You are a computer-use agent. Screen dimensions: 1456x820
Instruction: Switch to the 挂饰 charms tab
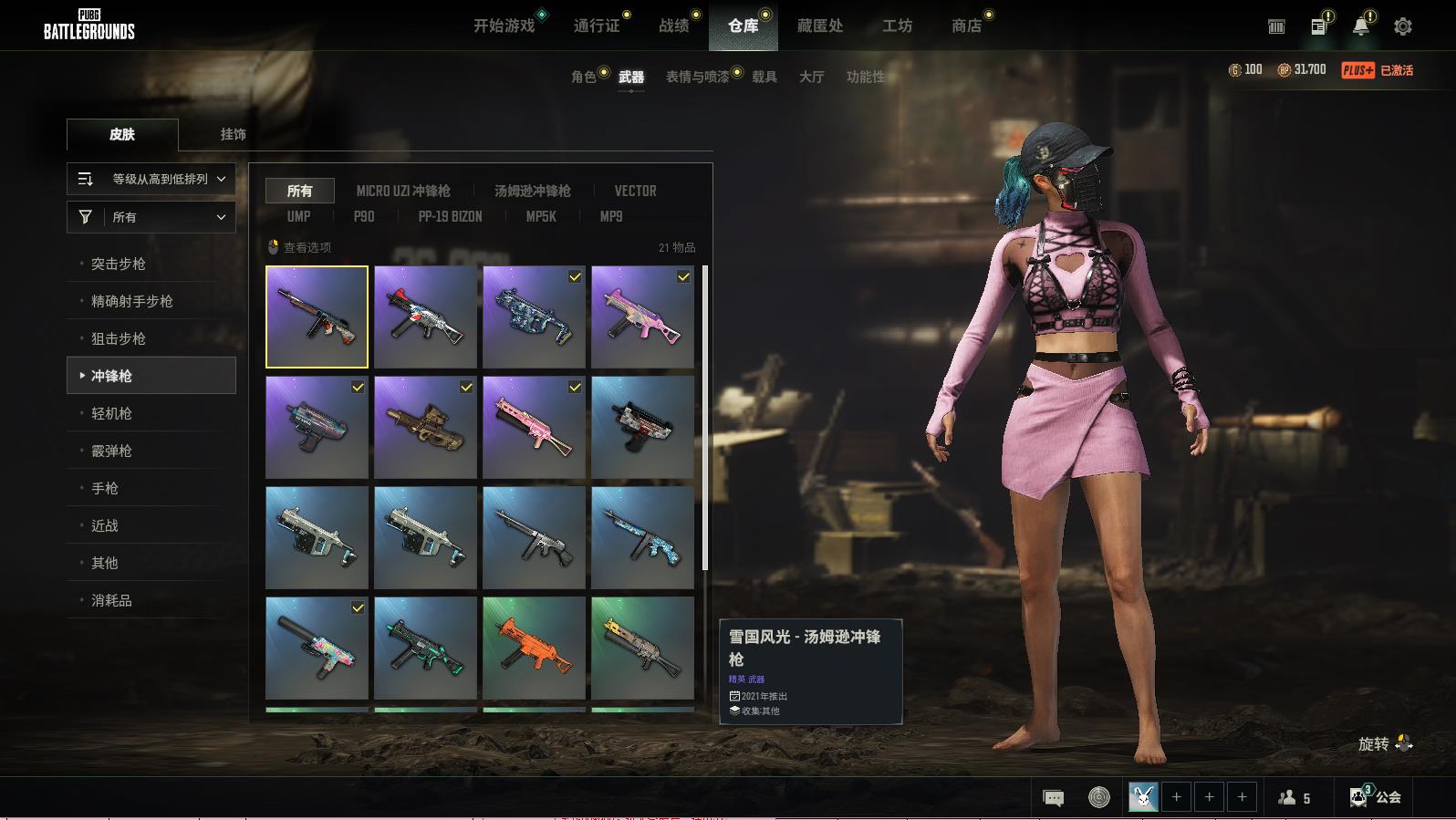[233, 134]
